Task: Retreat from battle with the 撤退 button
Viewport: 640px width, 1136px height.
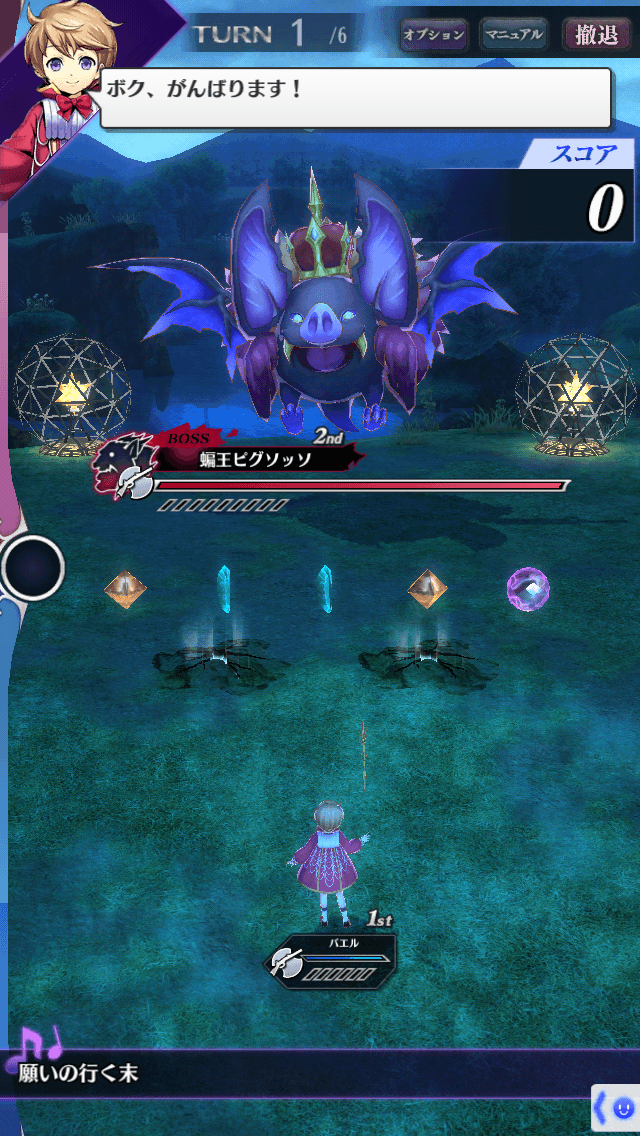Action: (x=596, y=35)
